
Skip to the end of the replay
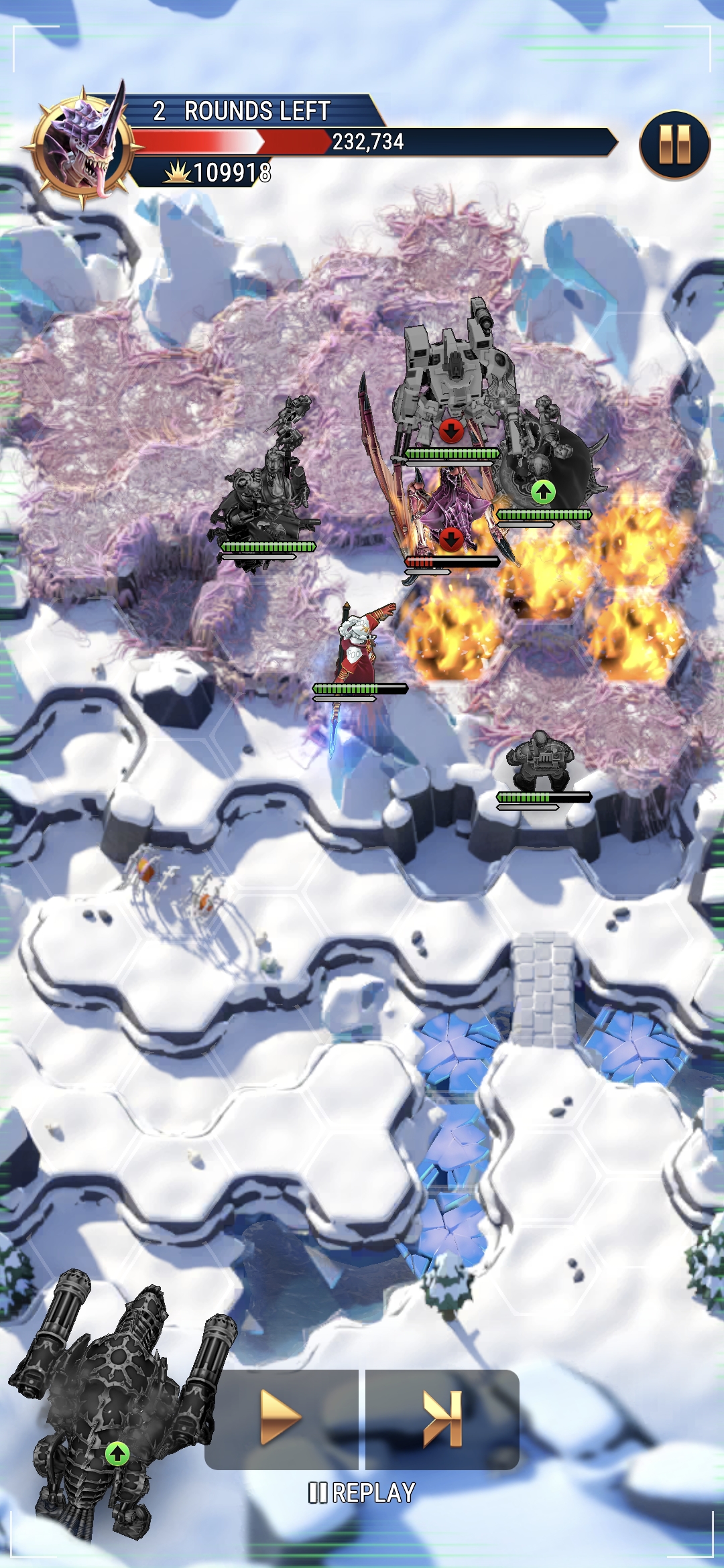coord(443,1418)
